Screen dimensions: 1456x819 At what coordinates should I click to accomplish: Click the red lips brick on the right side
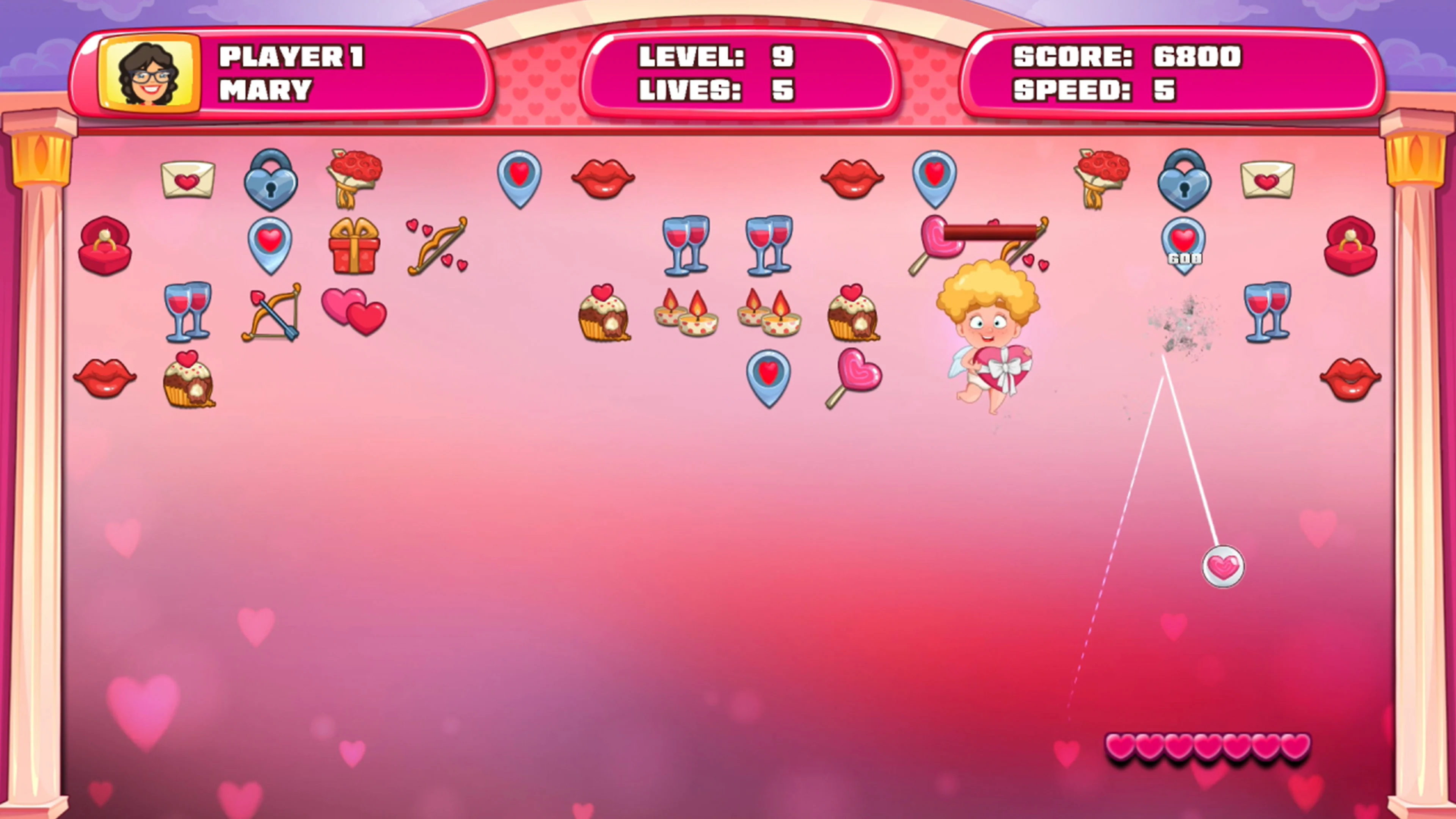tap(1351, 378)
